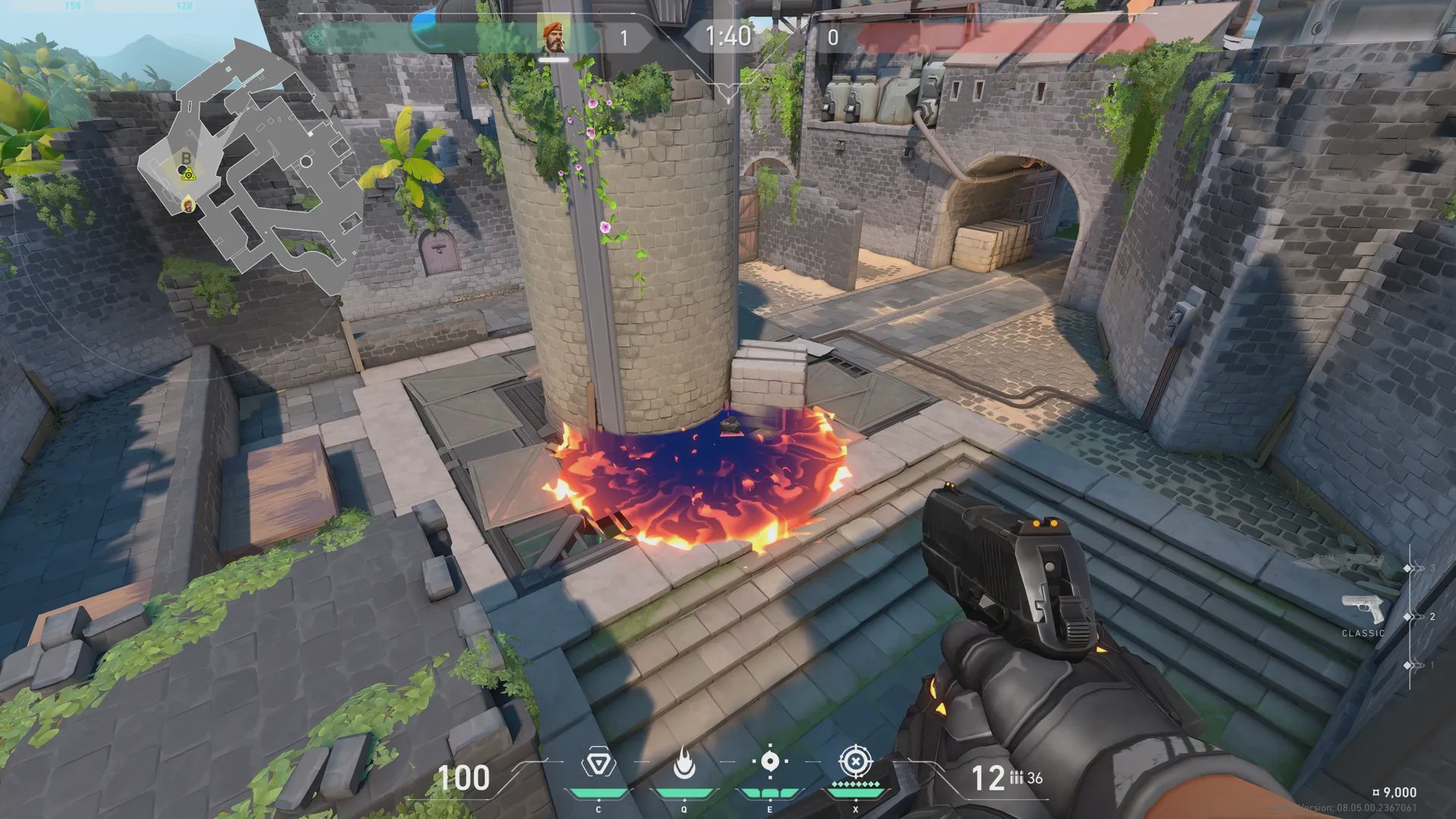The height and width of the screenshot is (819, 1456).
Task: Activate the Sky Smoke ability icon
Action: 769,761
